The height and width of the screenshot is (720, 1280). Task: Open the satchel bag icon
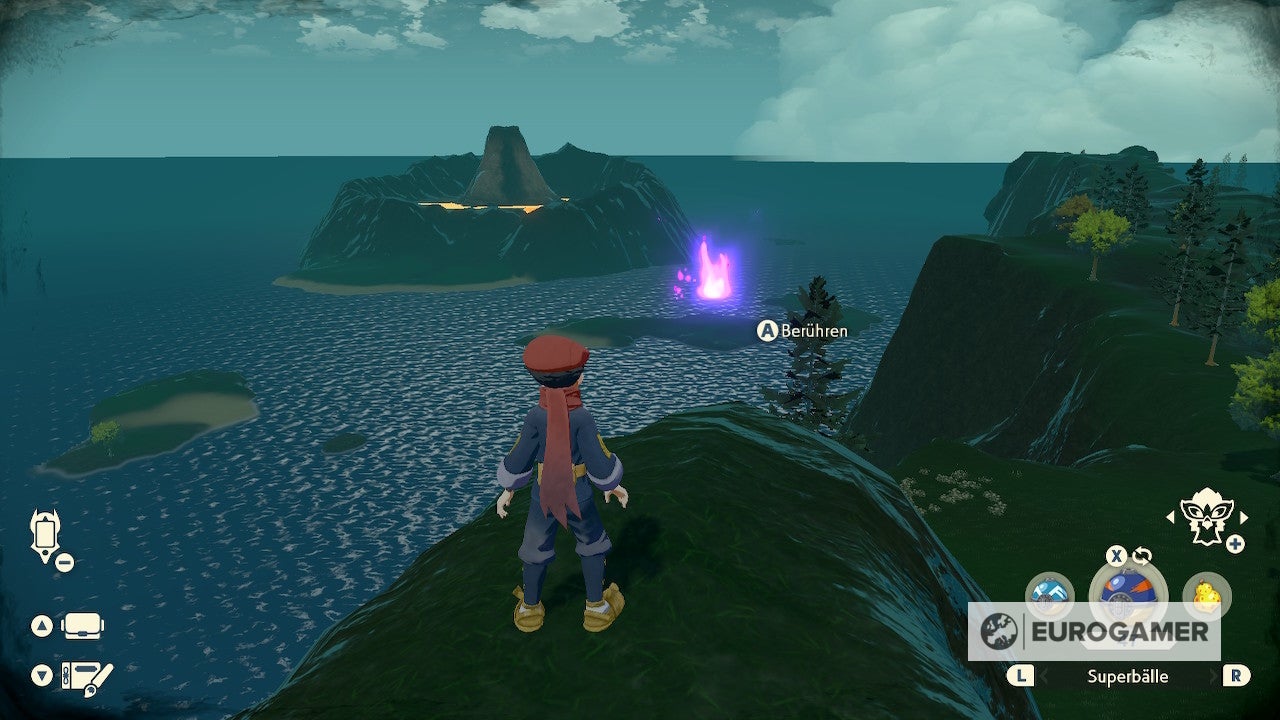click(83, 627)
